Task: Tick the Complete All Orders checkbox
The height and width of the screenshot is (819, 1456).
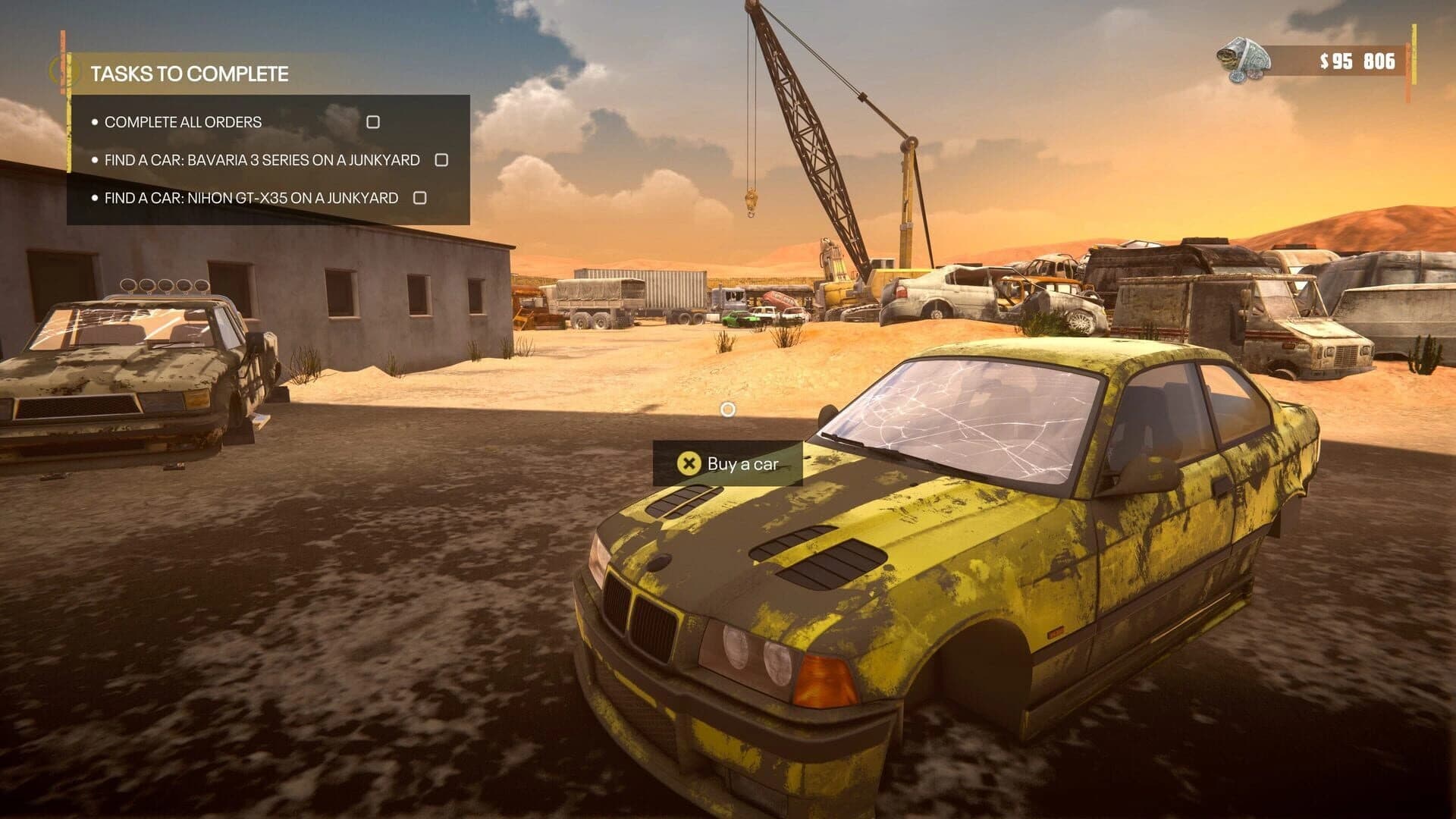Action: click(373, 121)
